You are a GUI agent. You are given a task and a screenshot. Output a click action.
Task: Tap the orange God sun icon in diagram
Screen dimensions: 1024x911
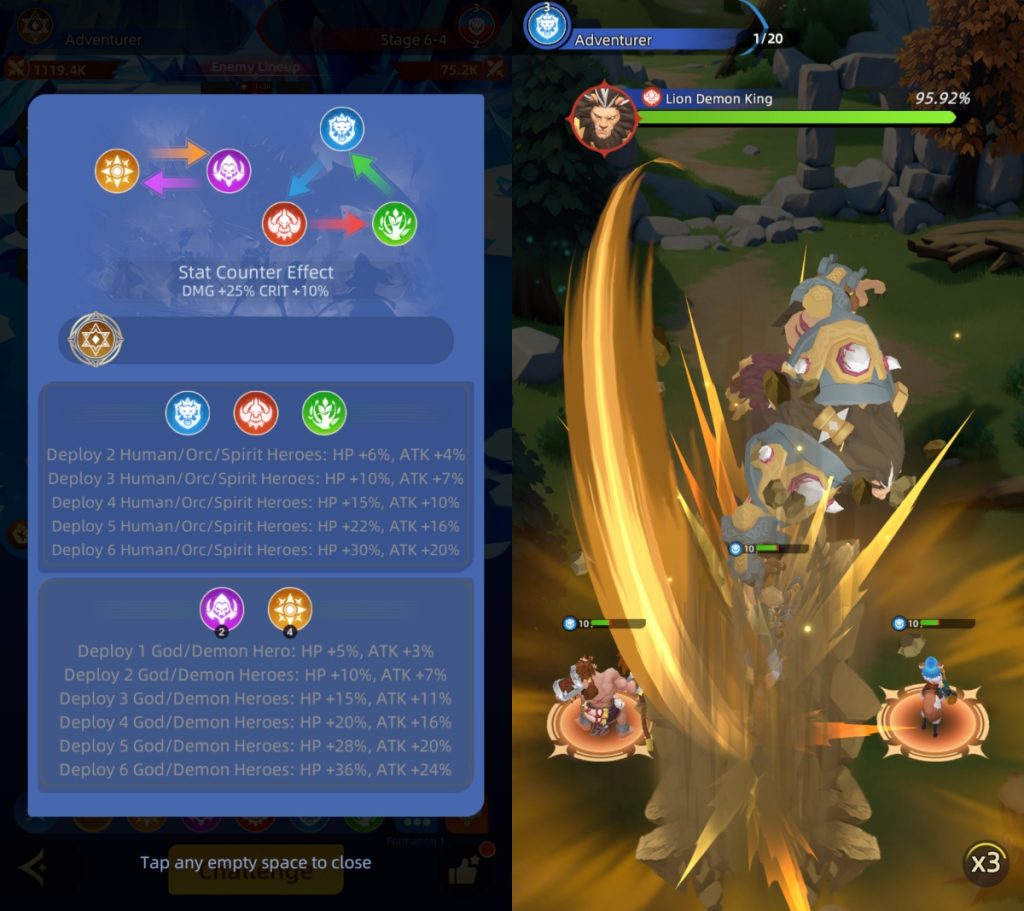[117, 171]
